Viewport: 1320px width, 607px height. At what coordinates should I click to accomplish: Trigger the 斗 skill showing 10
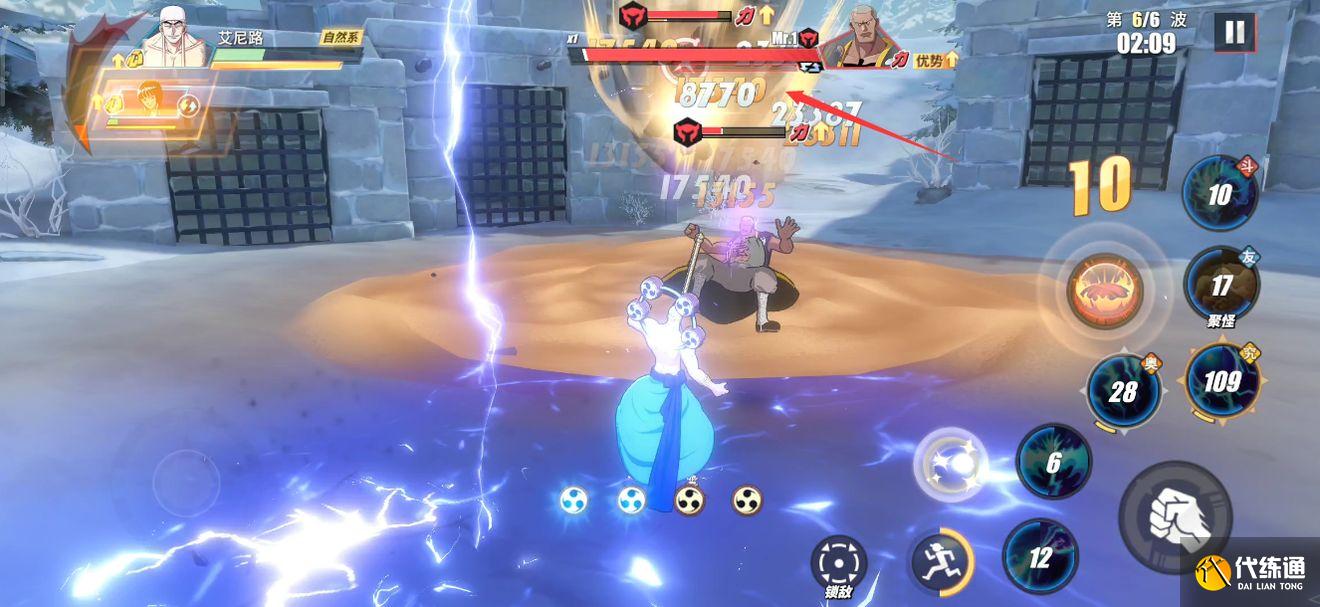[x=1219, y=195]
